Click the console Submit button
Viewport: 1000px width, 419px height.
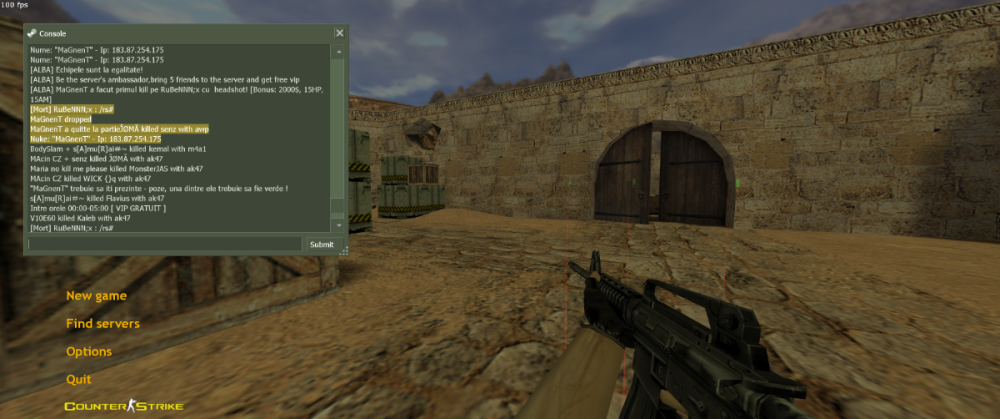pos(321,244)
